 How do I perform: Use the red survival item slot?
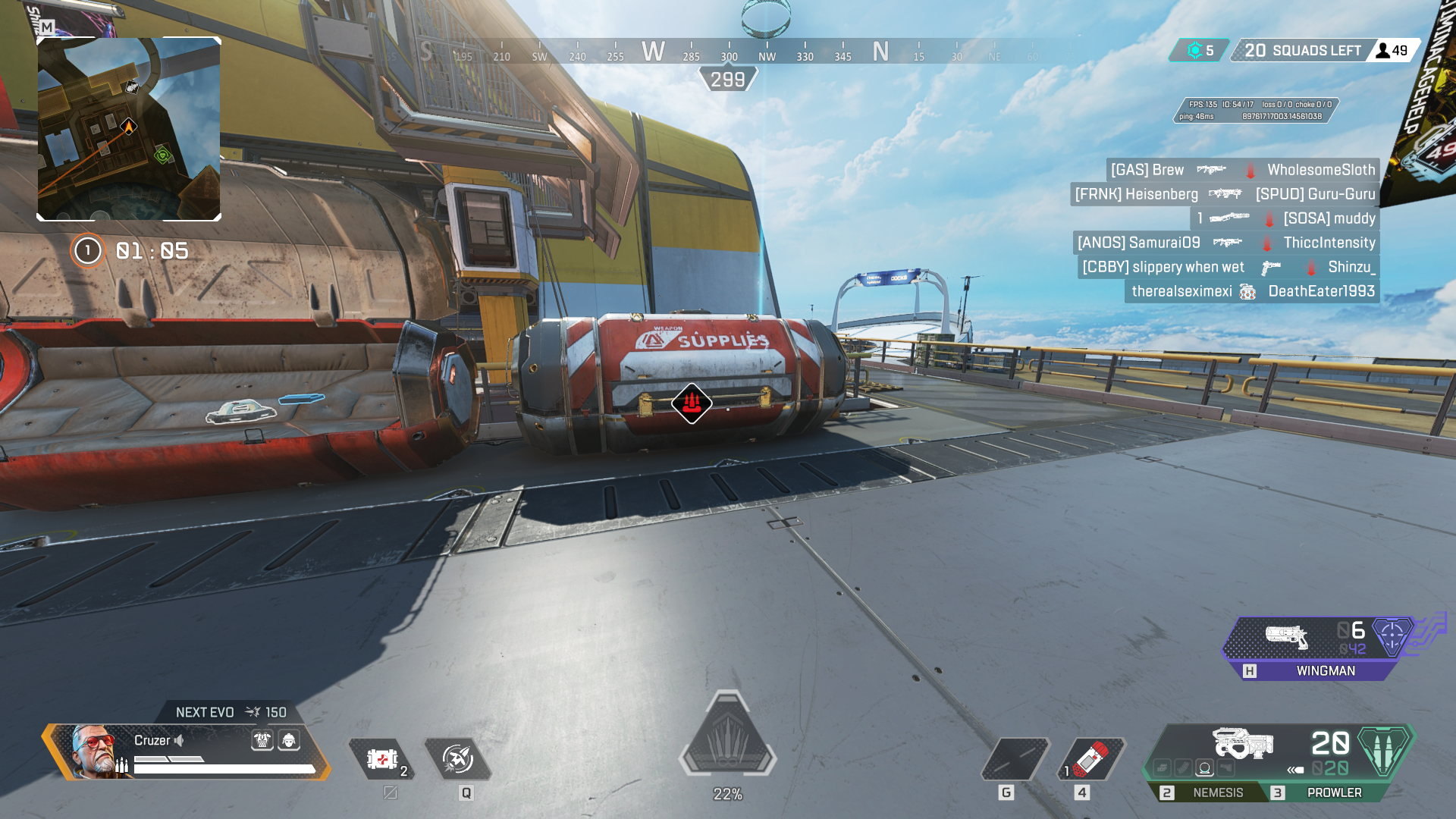[x=1090, y=759]
